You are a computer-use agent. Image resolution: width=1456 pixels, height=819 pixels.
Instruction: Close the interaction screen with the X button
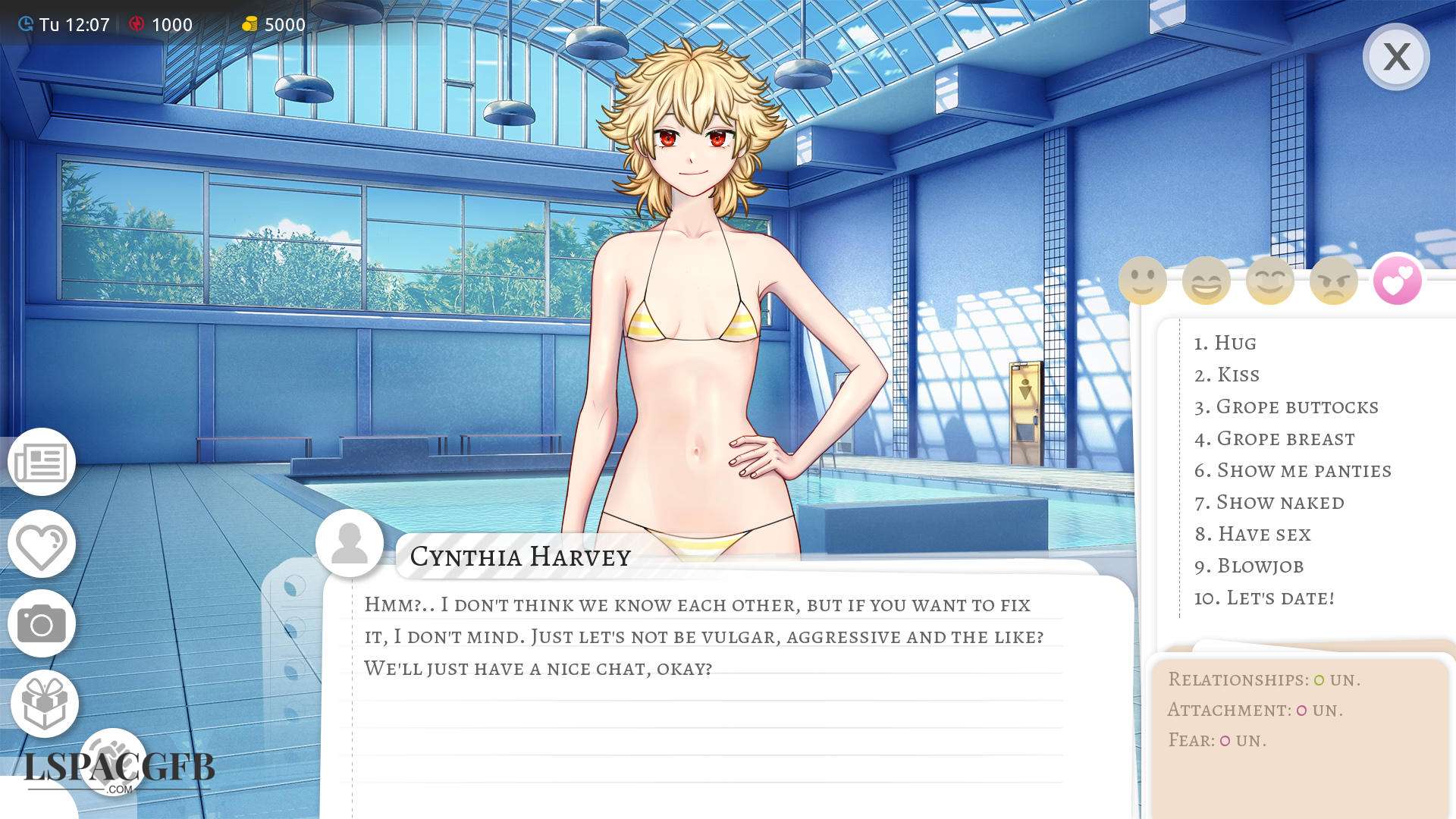click(x=1395, y=57)
